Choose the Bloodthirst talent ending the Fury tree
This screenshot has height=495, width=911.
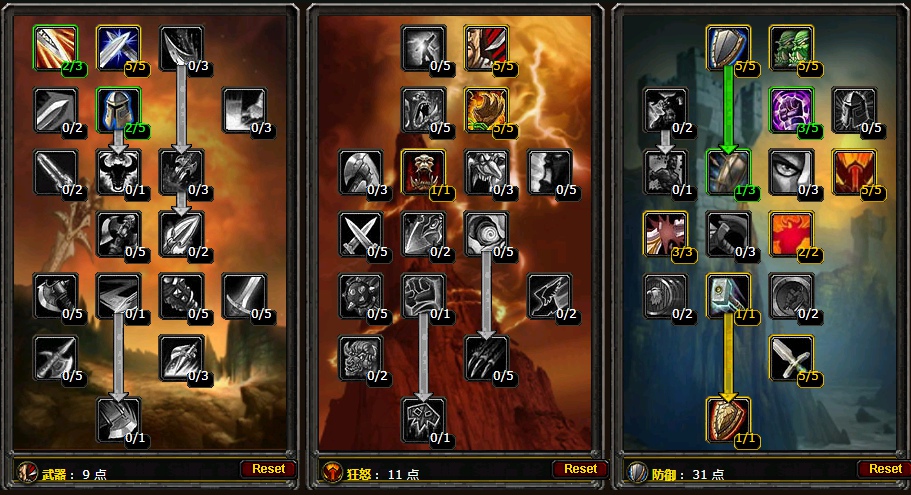[424, 419]
